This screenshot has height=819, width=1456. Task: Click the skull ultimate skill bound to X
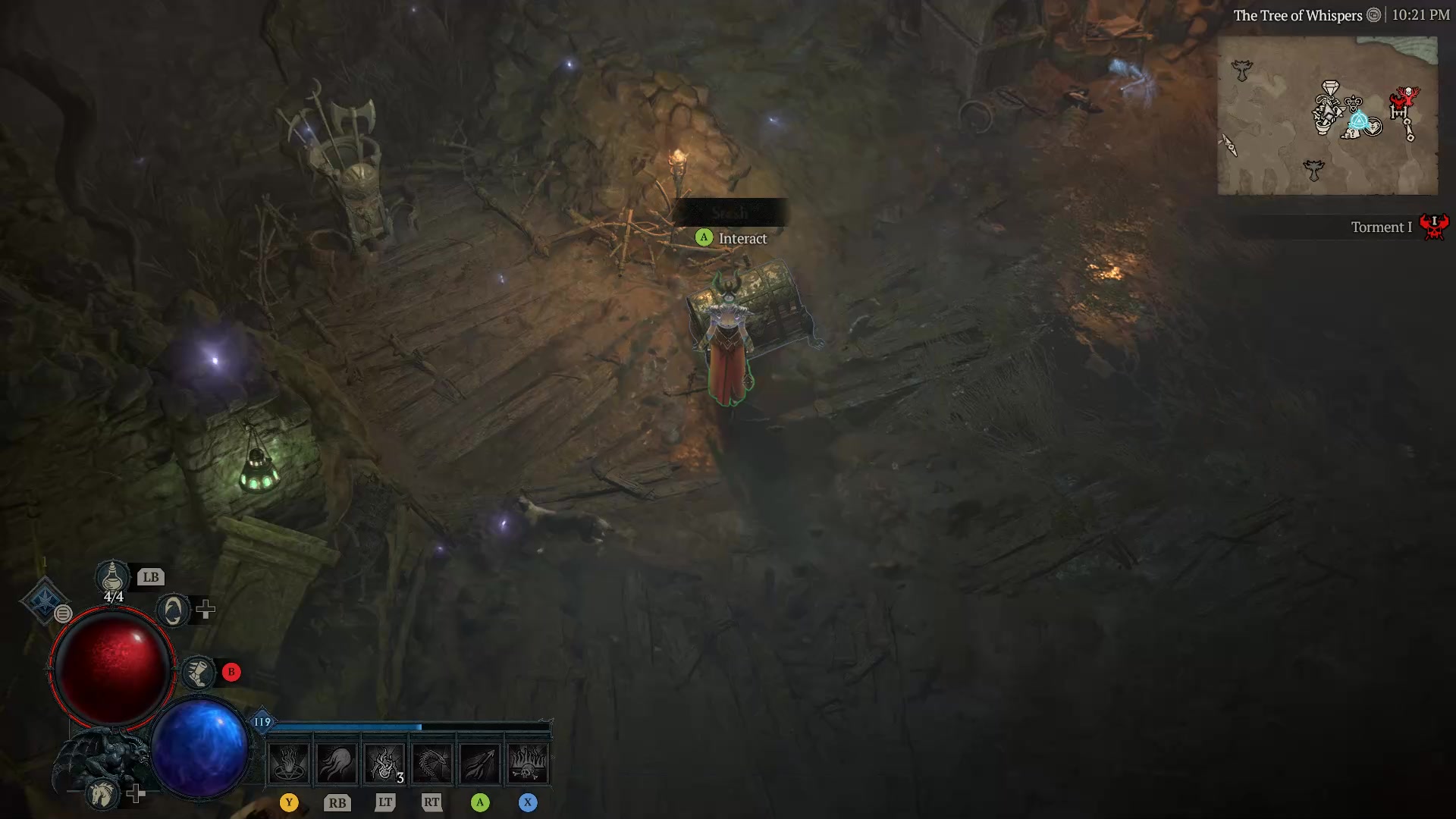click(529, 762)
